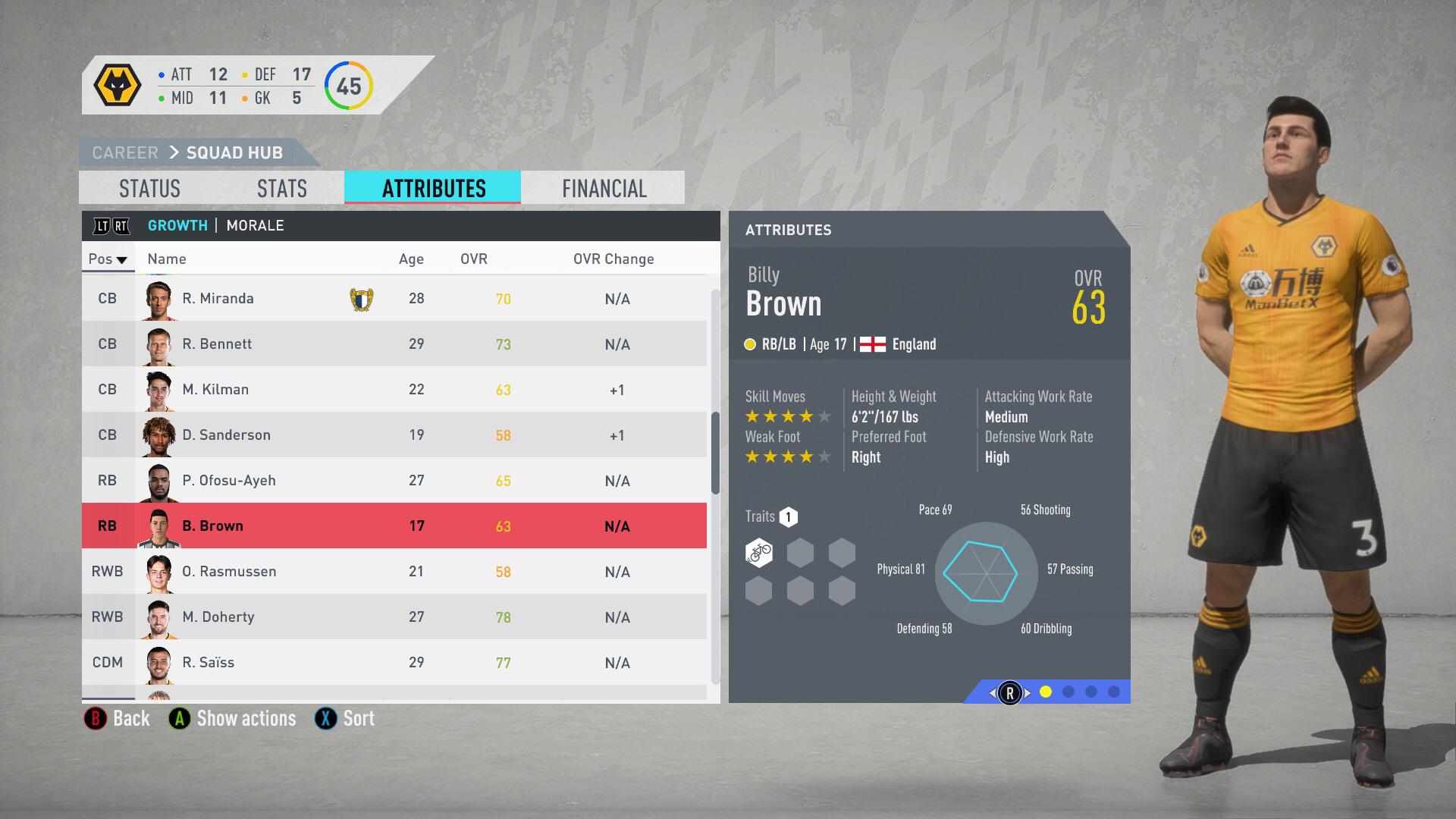Click the left arrow beside the R icon
This screenshot has height=819, width=1456.
[x=993, y=692]
